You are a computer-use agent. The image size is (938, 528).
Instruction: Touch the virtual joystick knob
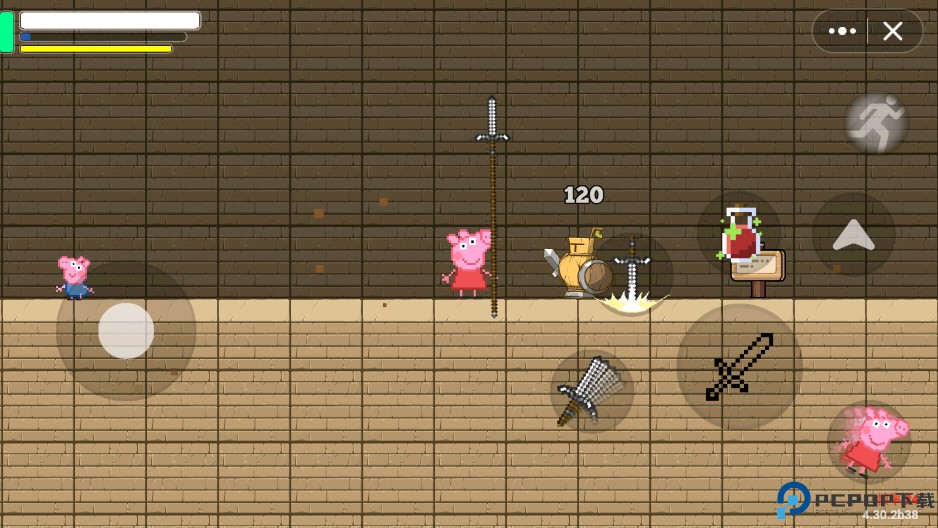126,331
